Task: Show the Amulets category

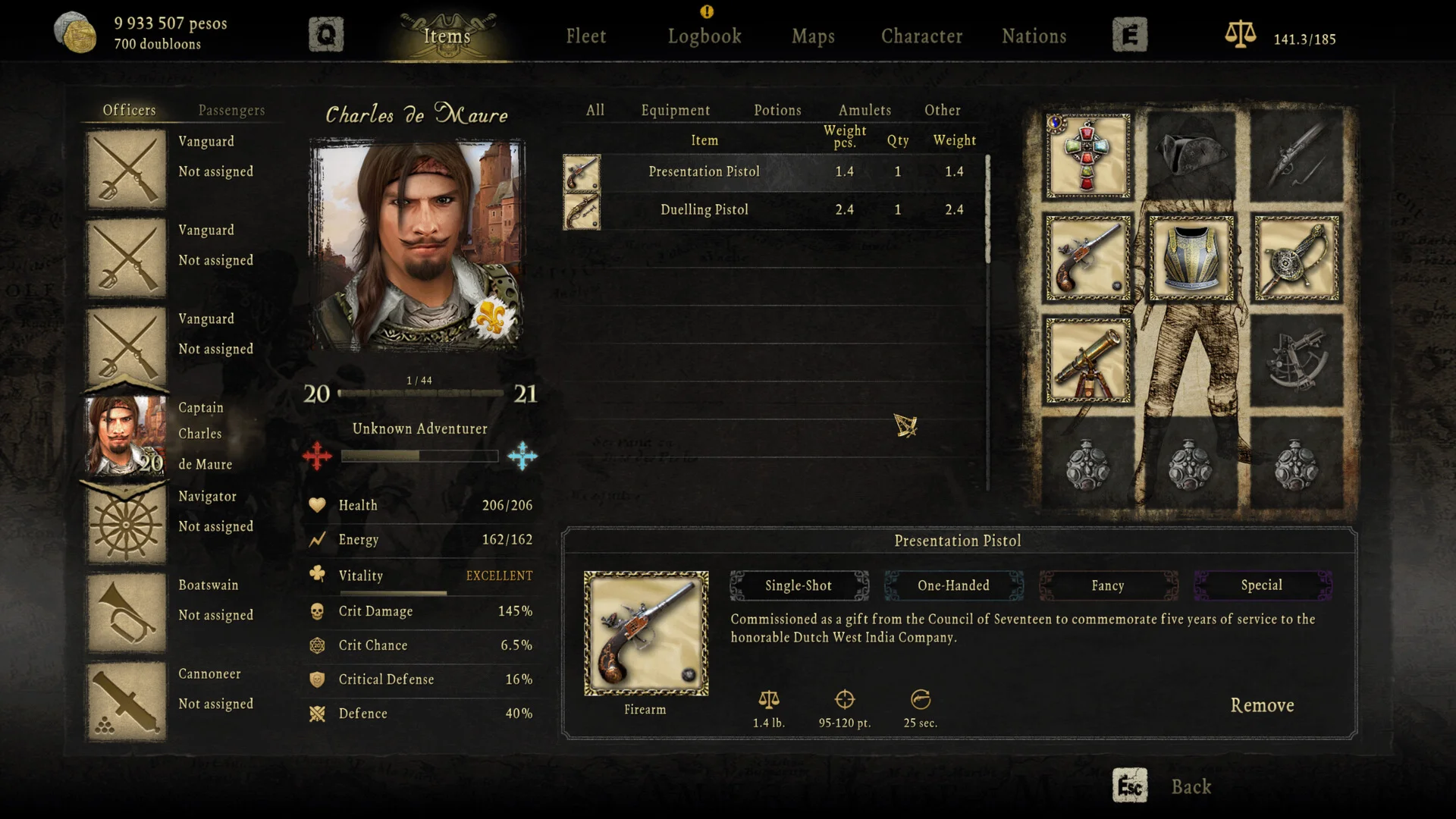Action: [x=864, y=110]
